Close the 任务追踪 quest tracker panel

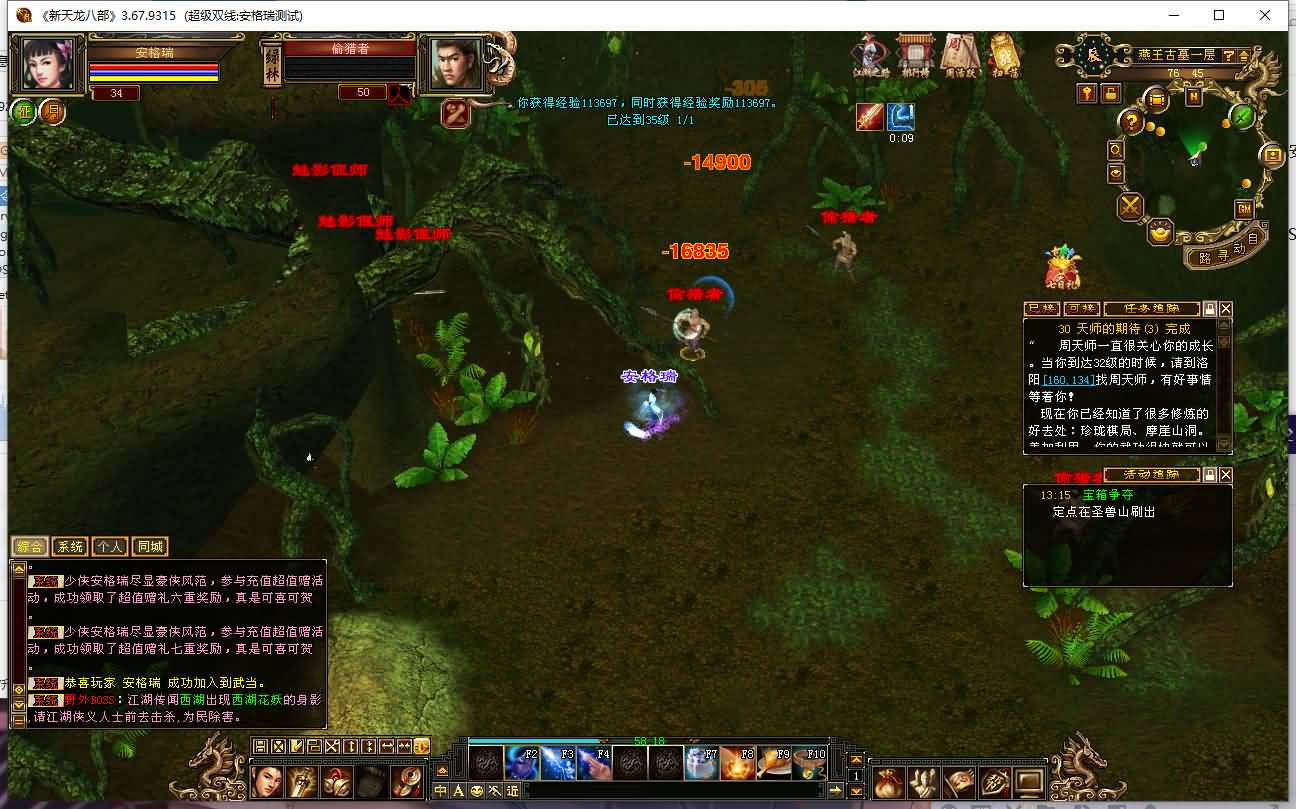coord(1226,309)
